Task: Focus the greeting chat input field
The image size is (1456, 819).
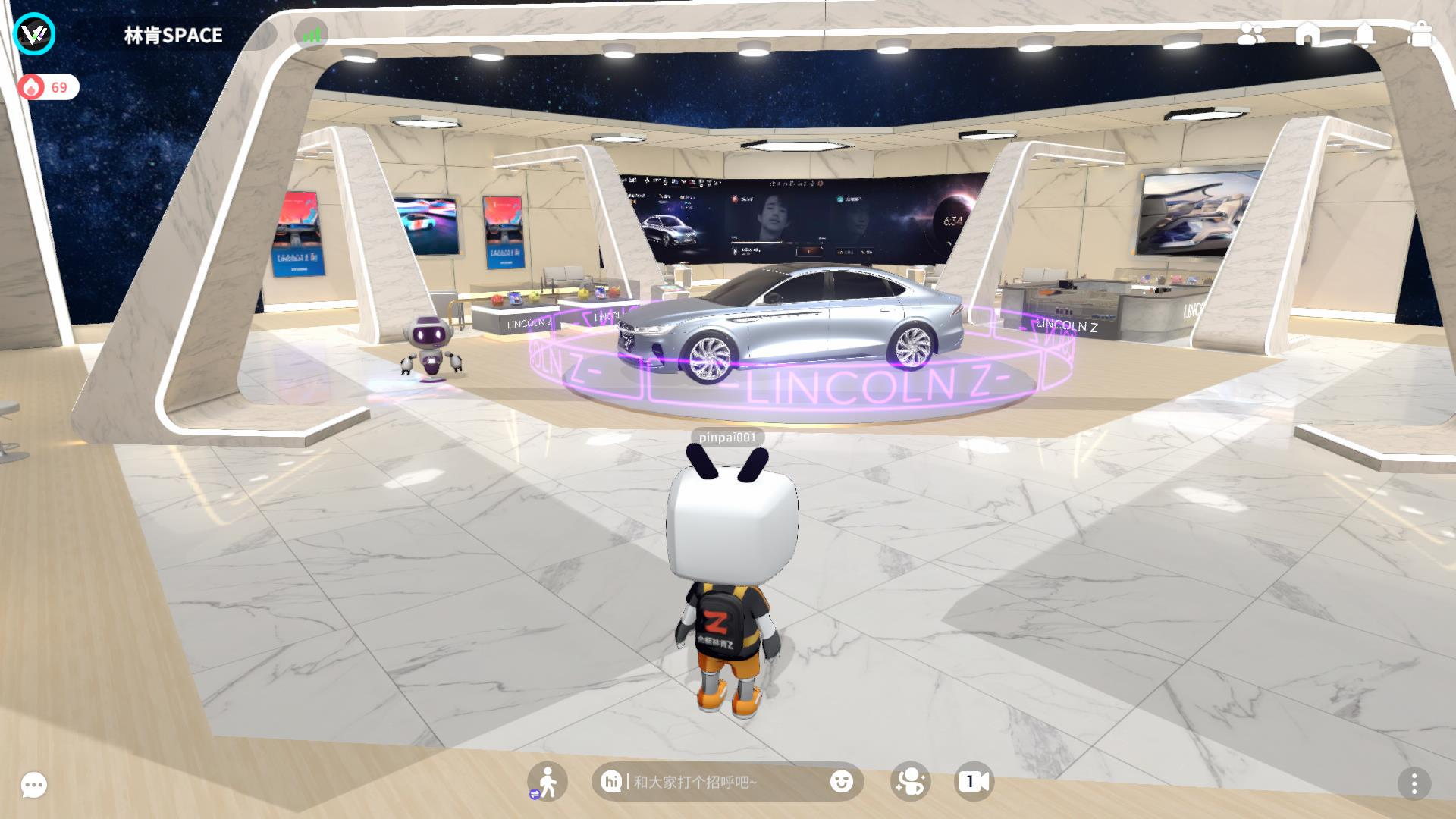Action: coord(724,782)
